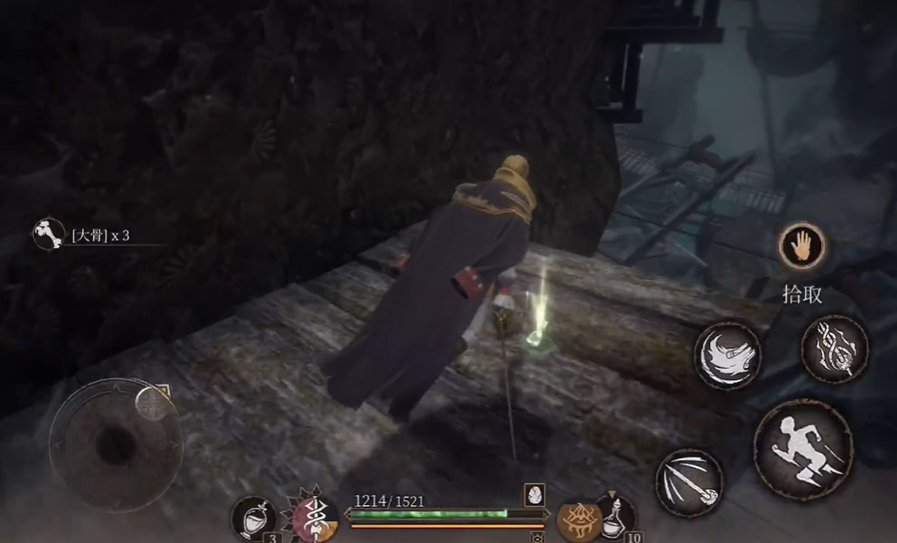Select the red serpent-staff weapon emblem
The image size is (897, 543).
[x=315, y=517]
